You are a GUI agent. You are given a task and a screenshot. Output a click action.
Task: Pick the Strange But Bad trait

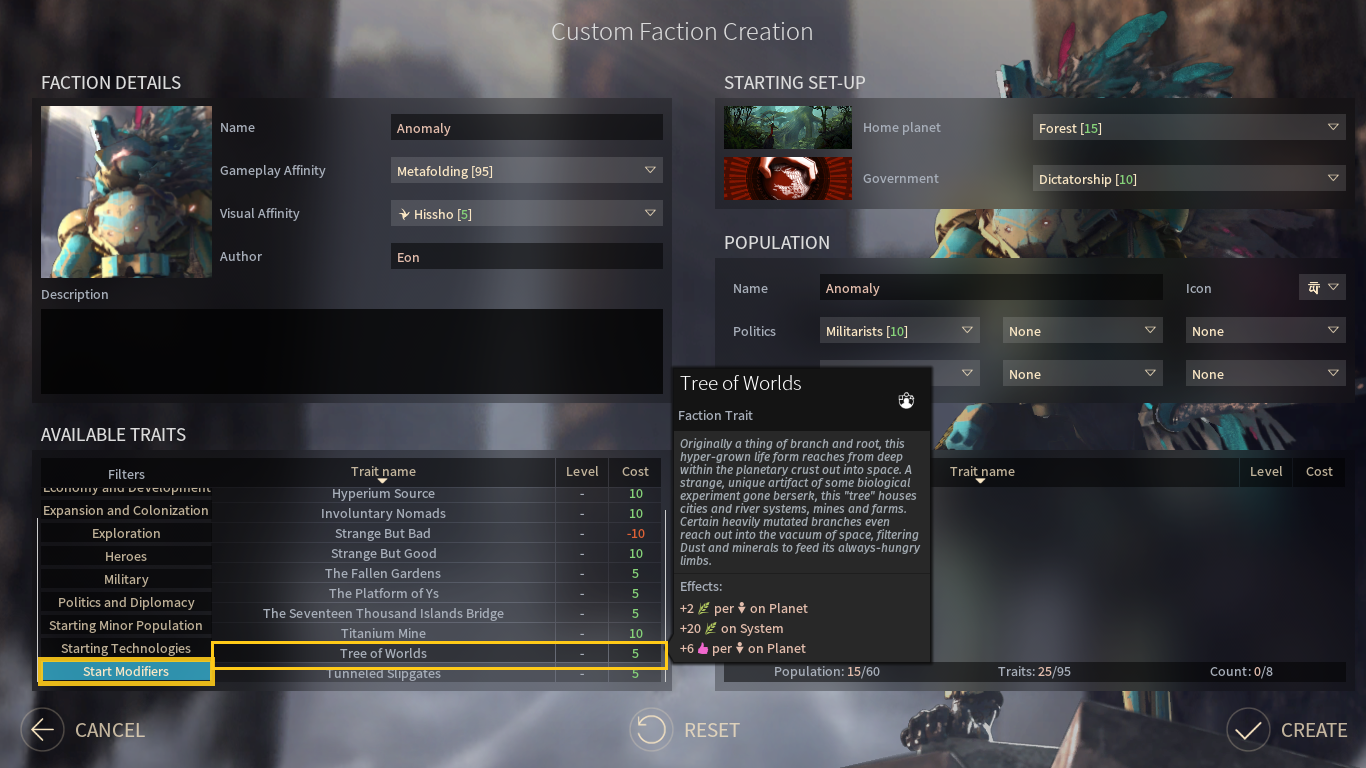(383, 533)
